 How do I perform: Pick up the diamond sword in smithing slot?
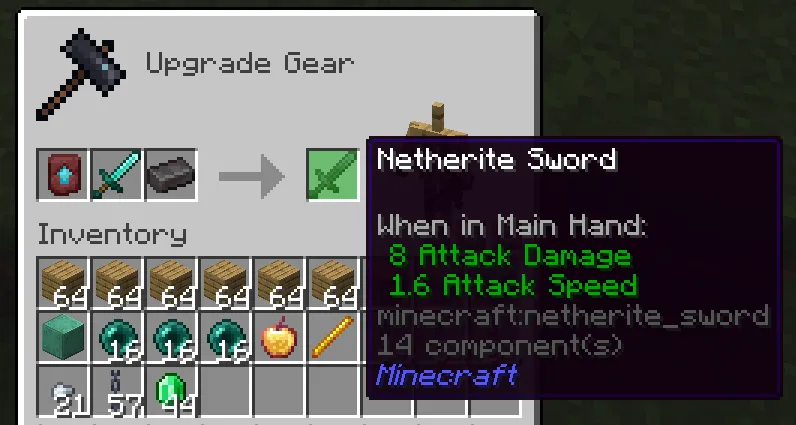(x=118, y=177)
